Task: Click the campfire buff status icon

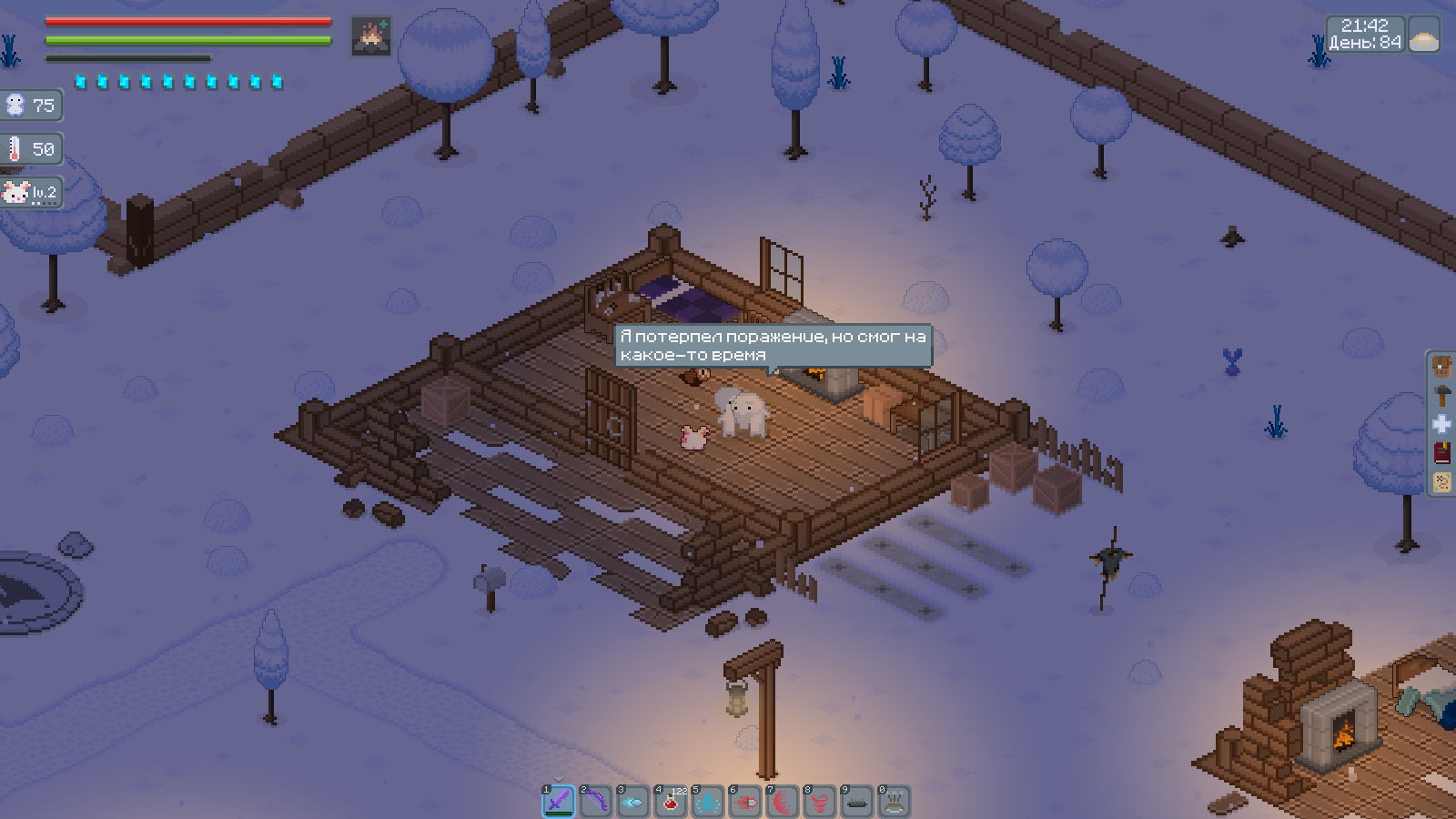Action: pyautogui.click(x=370, y=36)
